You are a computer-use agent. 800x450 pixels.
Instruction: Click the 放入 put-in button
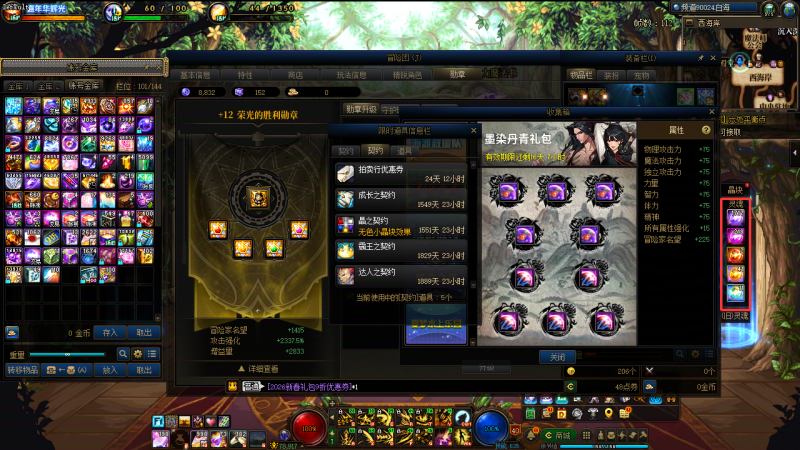point(110,370)
